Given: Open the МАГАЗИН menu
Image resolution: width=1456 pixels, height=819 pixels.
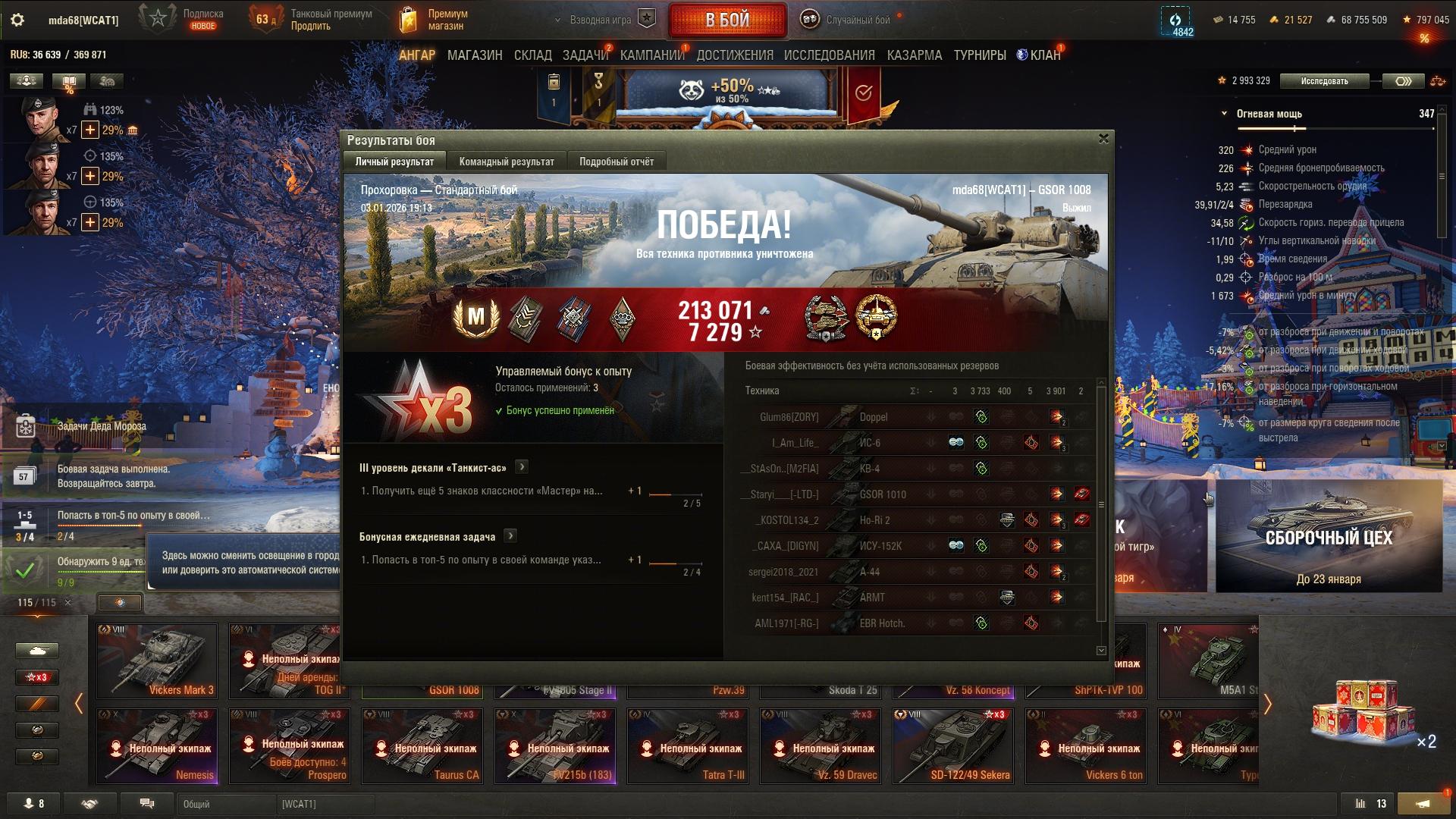Looking at the screenshot, I should coord(475,55).
